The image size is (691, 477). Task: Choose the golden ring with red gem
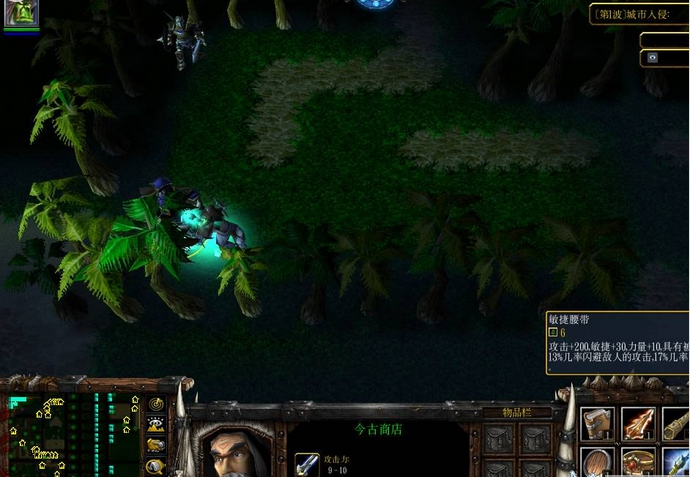click(x=639, y=463)
